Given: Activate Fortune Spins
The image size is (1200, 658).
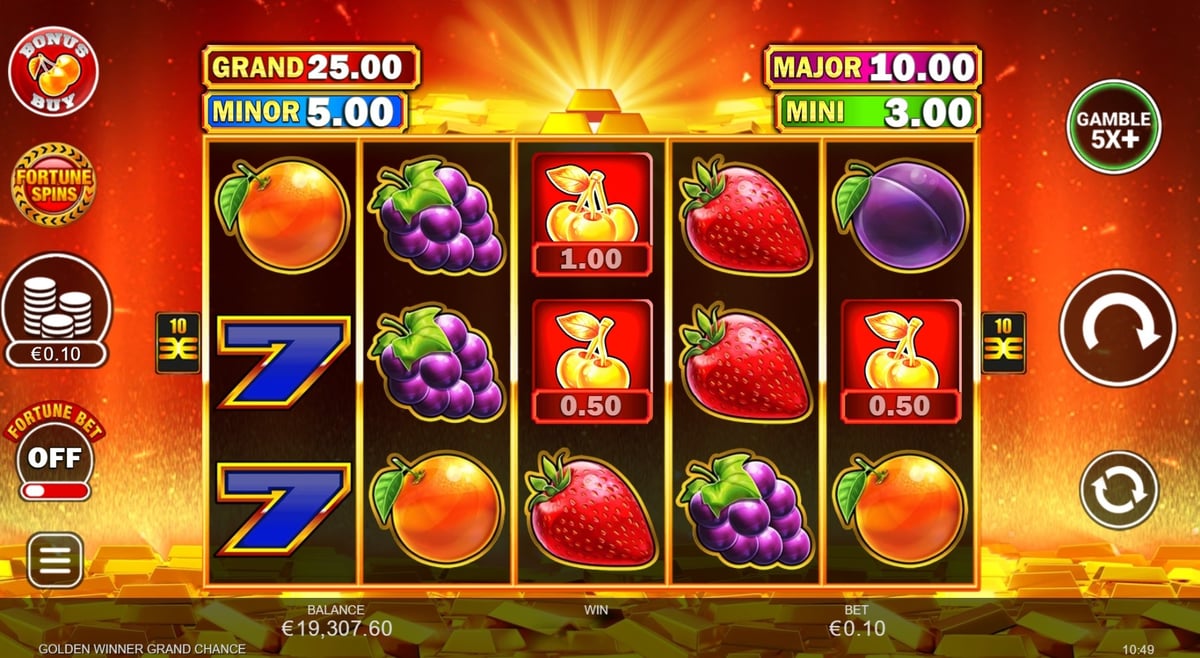Looking at the screenshot, I should coord(53,185).
